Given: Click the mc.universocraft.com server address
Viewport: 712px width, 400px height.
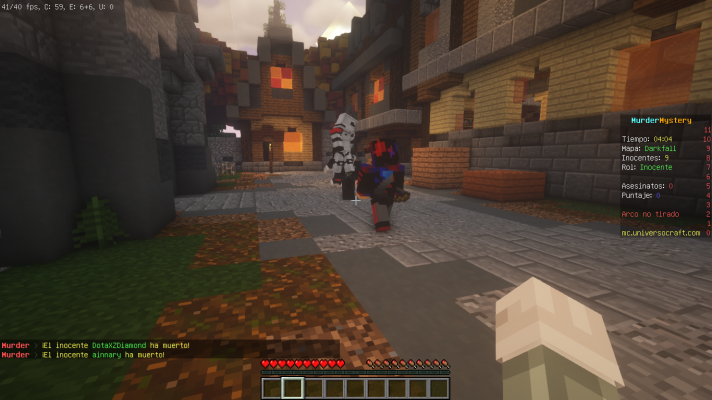Looking at the screenshot, I should [660, 232].
